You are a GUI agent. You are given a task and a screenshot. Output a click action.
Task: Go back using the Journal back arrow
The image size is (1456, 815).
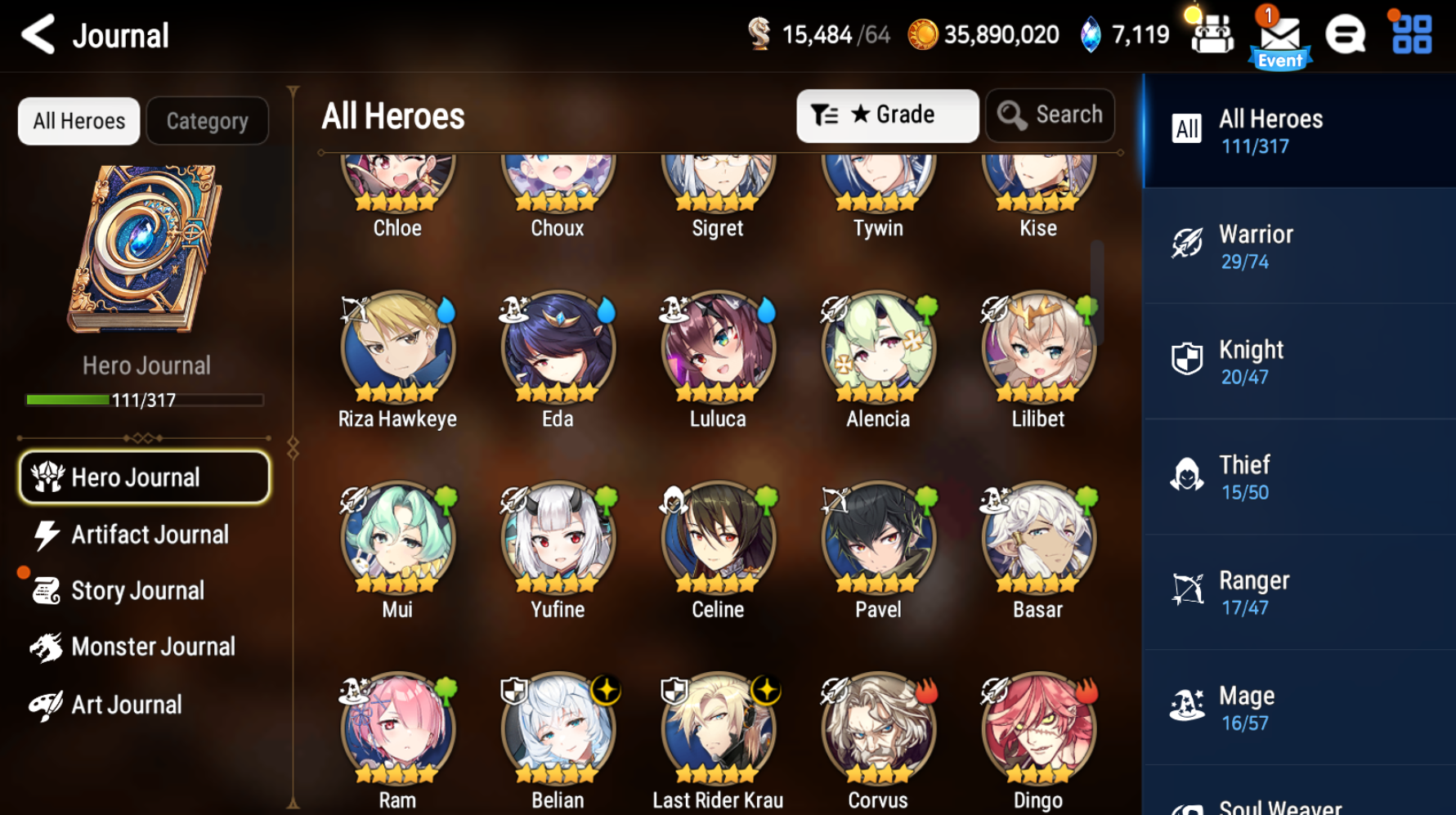pos(36,35)
